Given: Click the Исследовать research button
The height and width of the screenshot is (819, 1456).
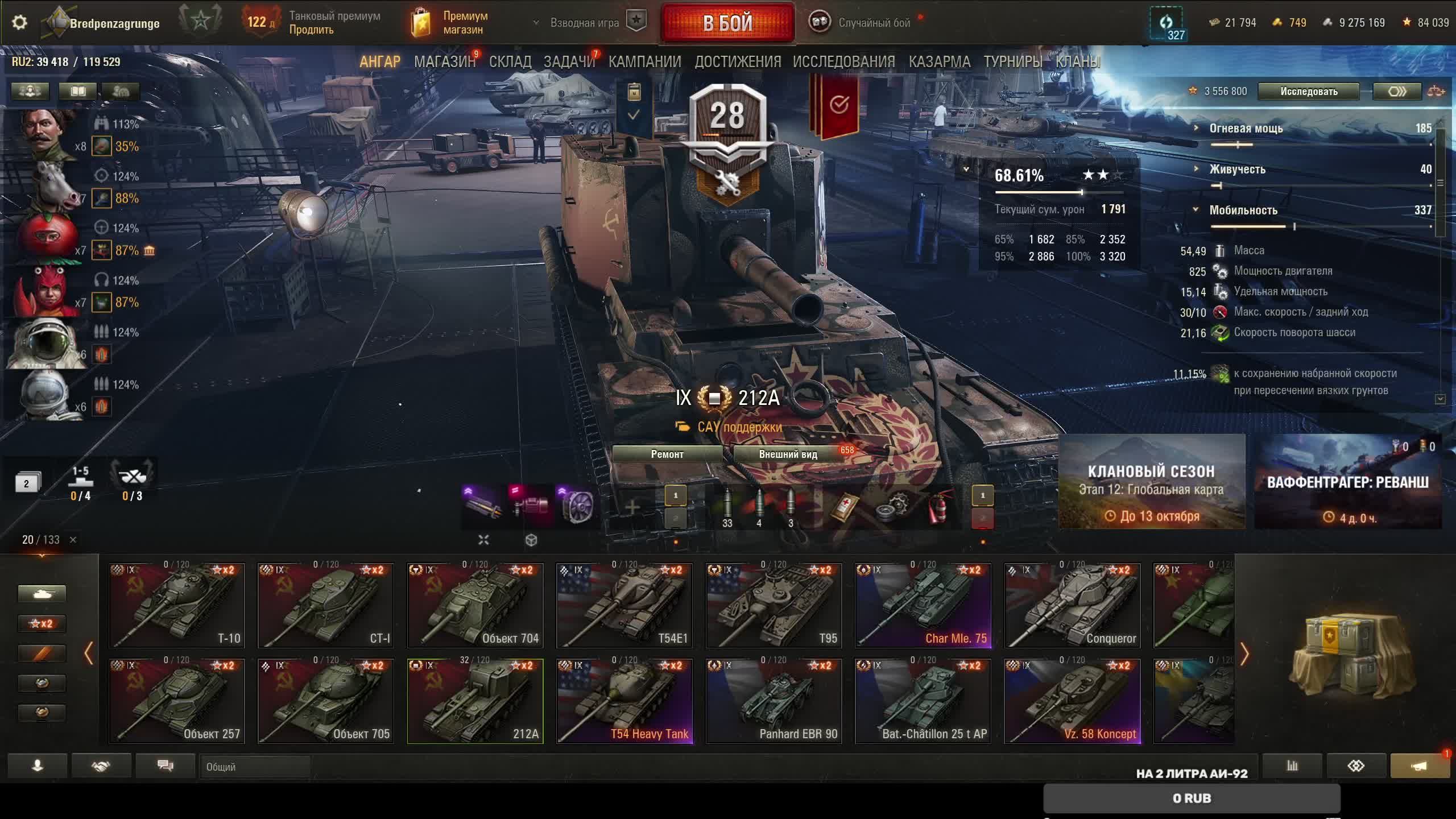Looking at the screenshot, I should [x=1309, y=92].
